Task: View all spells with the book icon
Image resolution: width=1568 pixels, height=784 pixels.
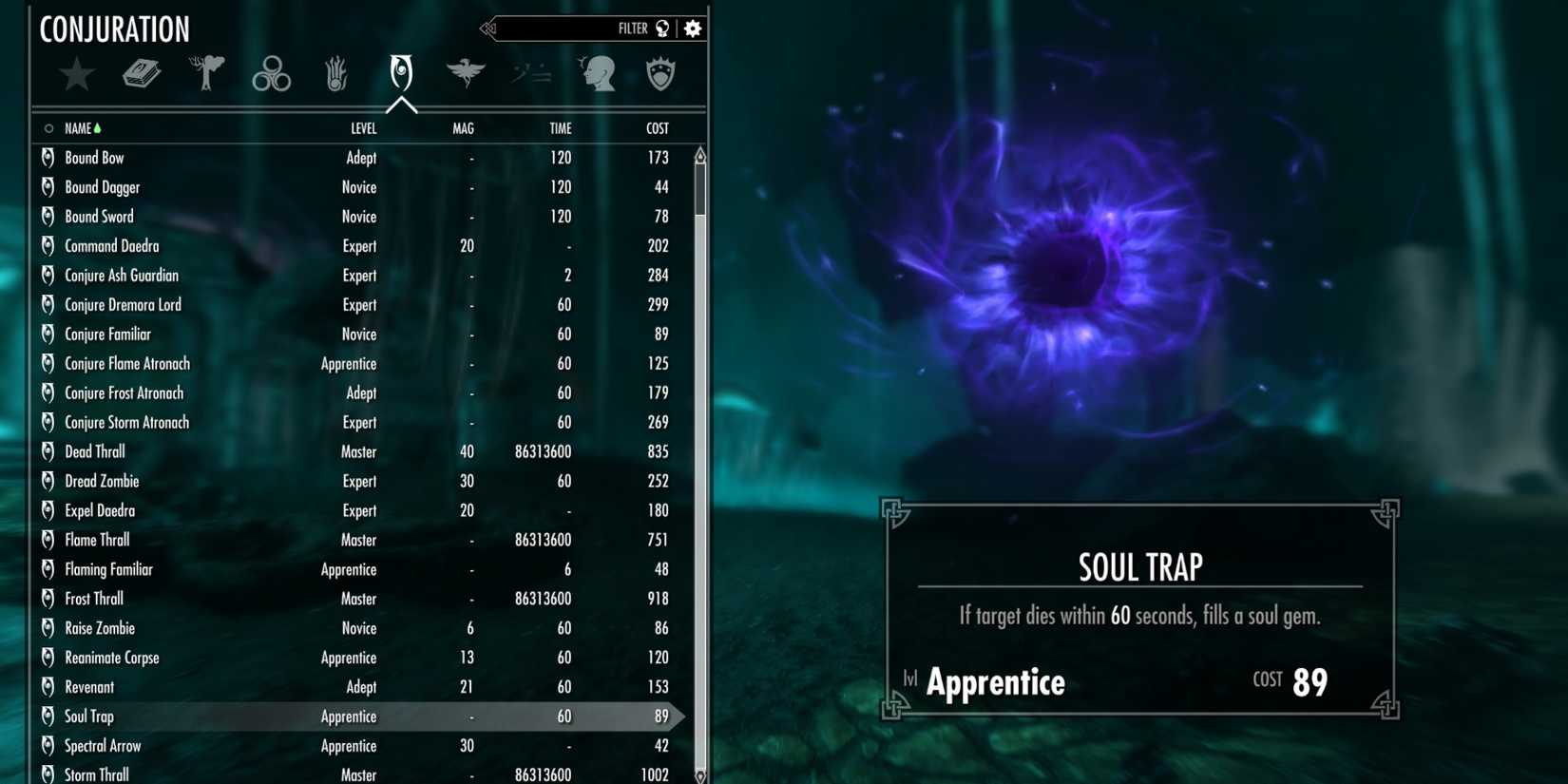Action: point(143,74)
